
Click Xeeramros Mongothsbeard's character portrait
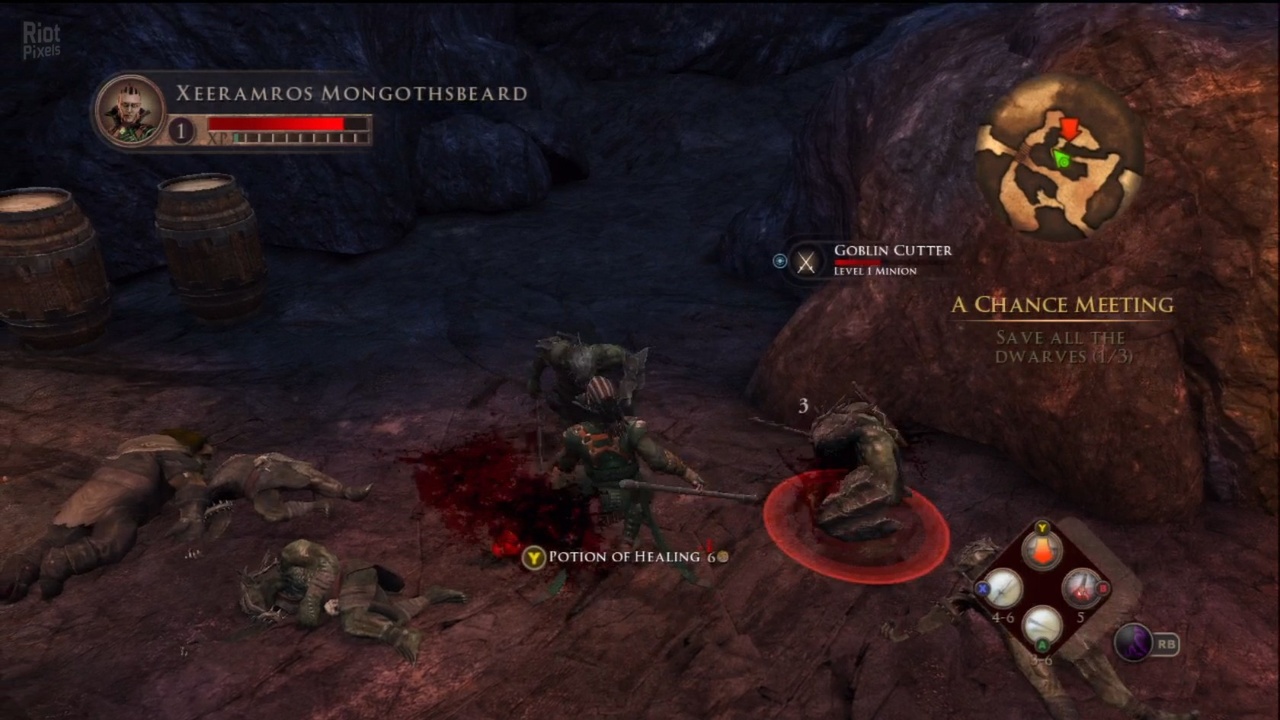click(130, 112)
